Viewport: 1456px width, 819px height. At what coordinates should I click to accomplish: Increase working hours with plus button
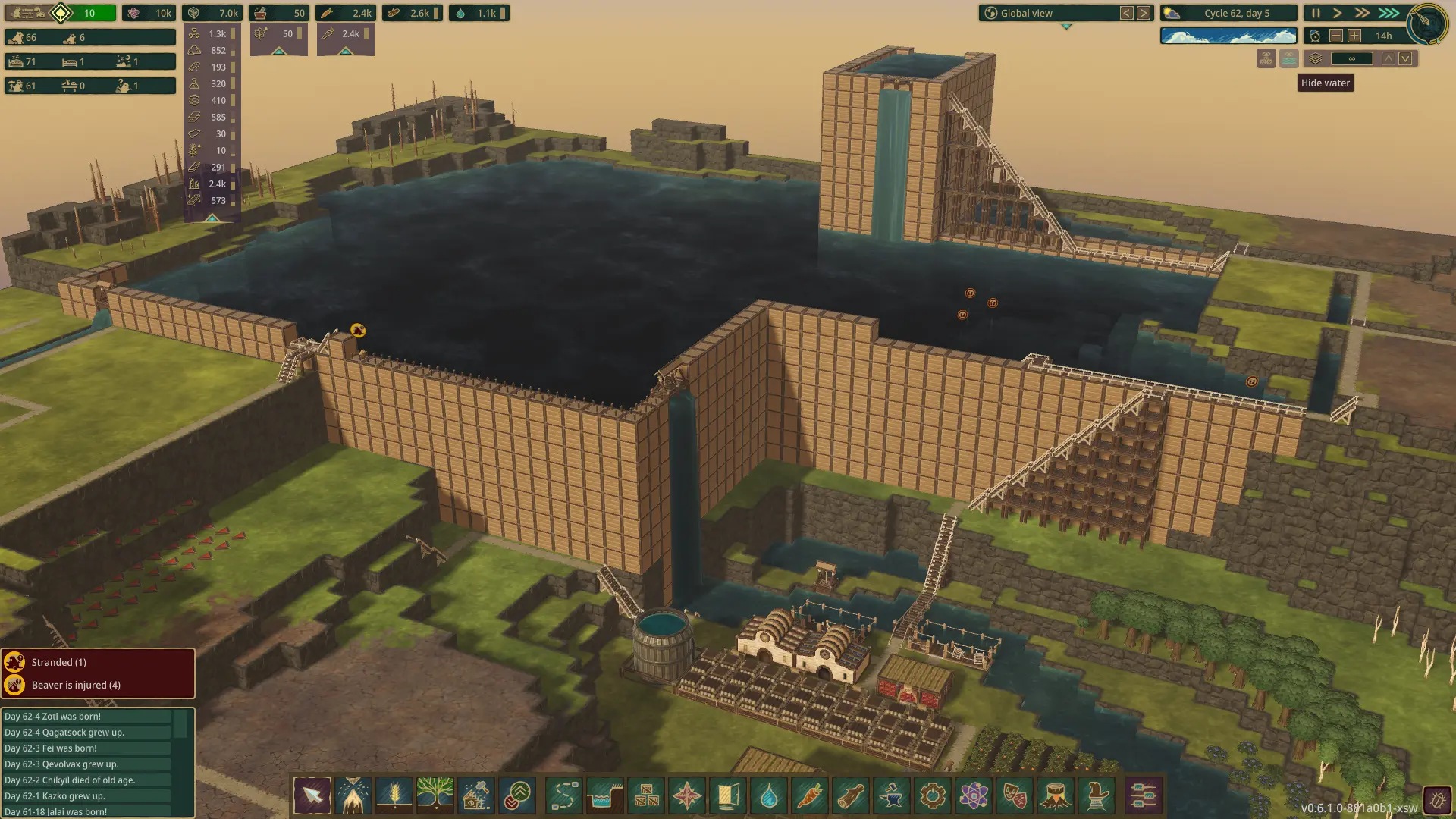(1354, 36)
